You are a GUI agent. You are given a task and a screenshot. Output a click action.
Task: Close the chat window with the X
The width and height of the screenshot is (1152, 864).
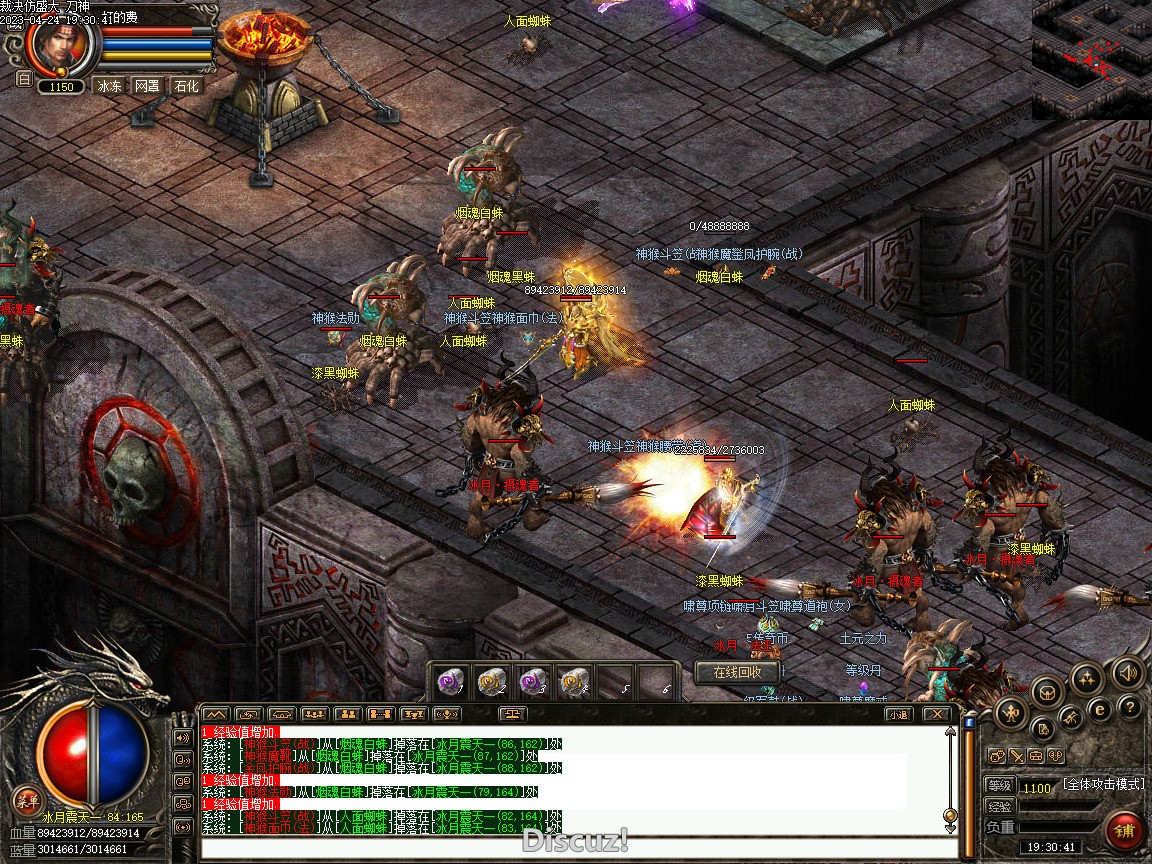(935, 714)
